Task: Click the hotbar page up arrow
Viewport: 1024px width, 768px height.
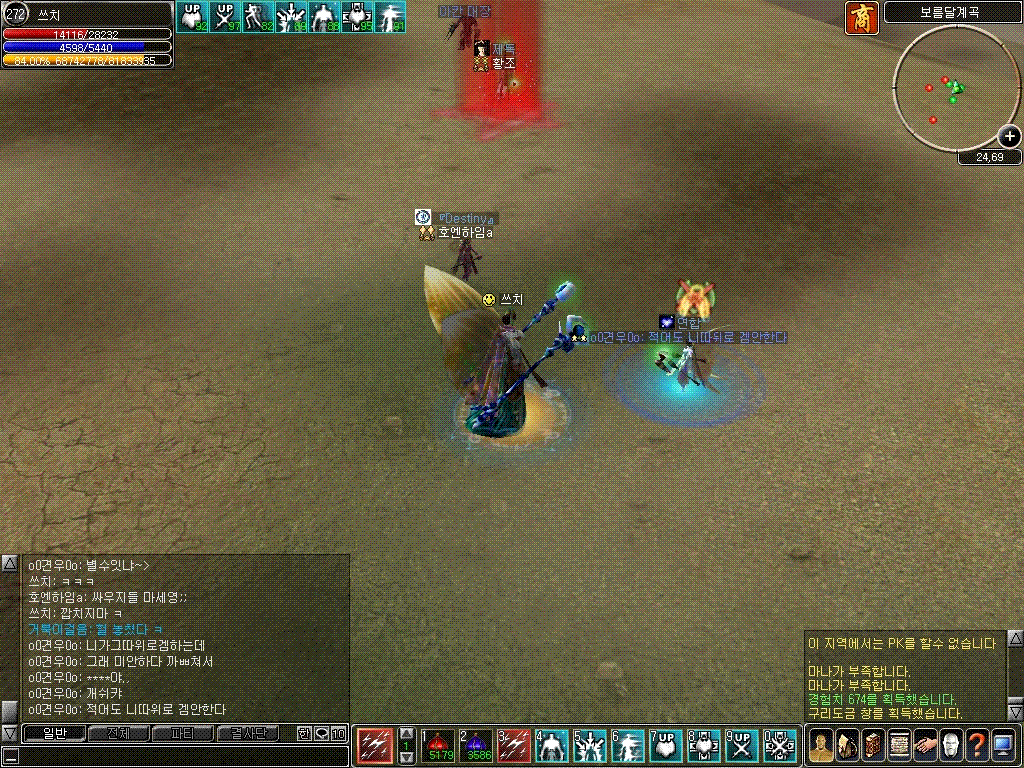Action: pyautogui.click(x=406, y=733)
